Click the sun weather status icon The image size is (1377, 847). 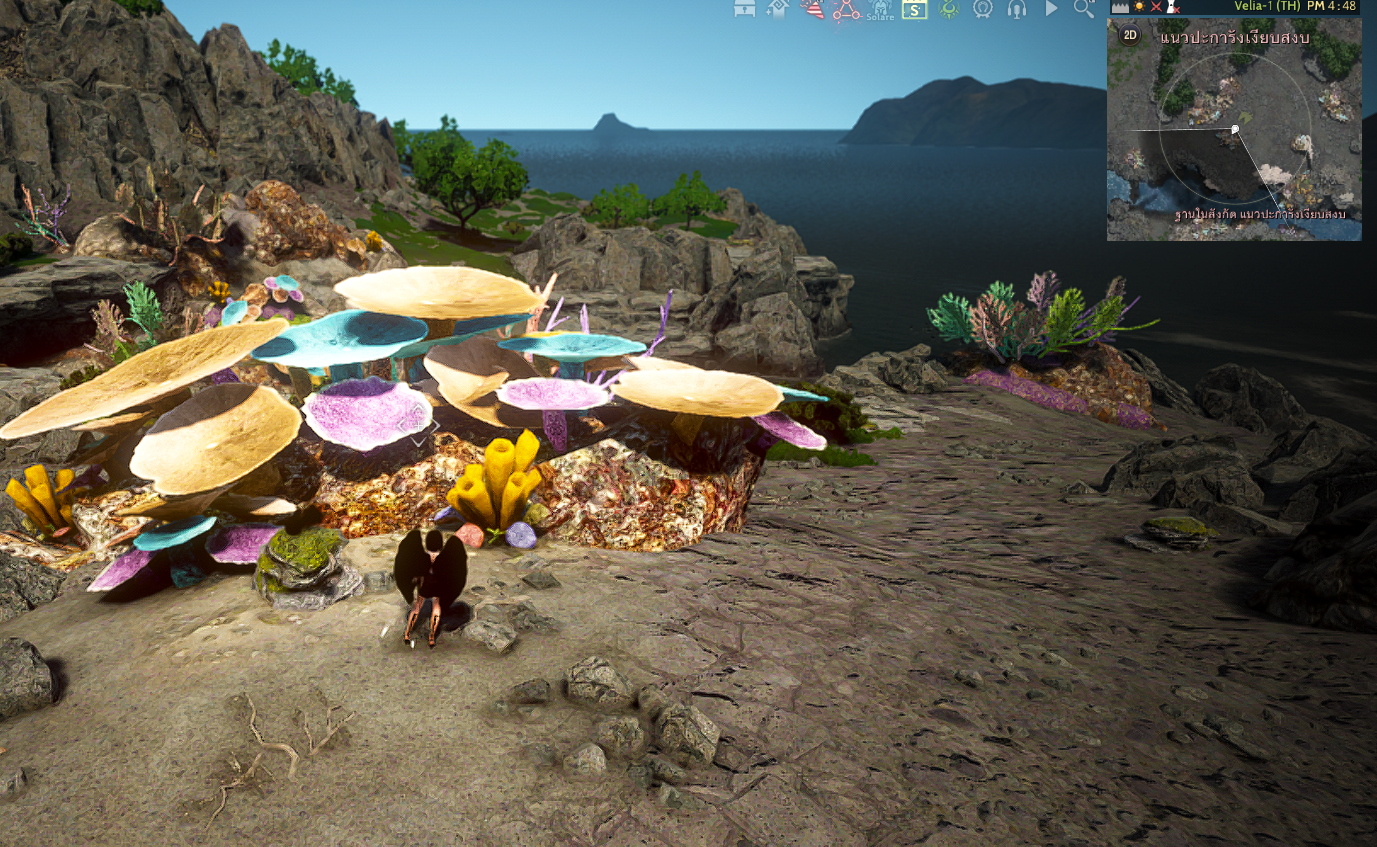tap(1138, 6)
